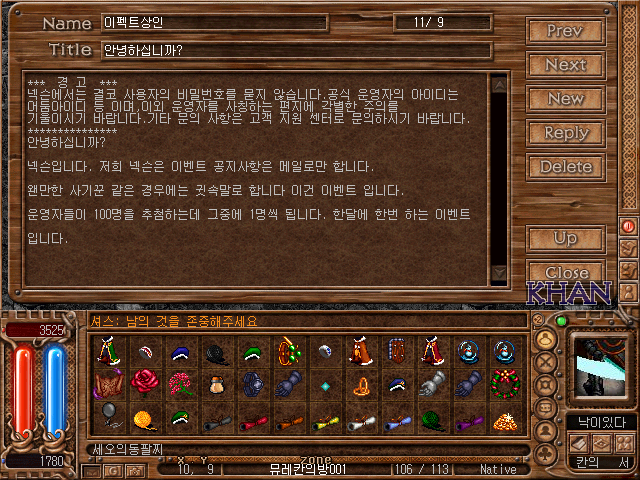Viewport: 640px width, 480px height.
Task: Click the message scrollbar's down arrow
Action: (498, 271)
